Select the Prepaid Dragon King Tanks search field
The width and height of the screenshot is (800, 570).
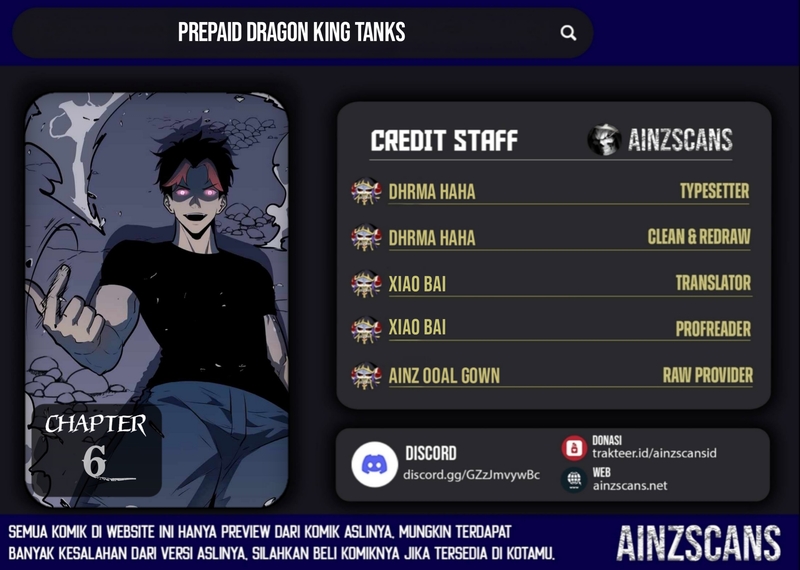click(x=291, y=33)
